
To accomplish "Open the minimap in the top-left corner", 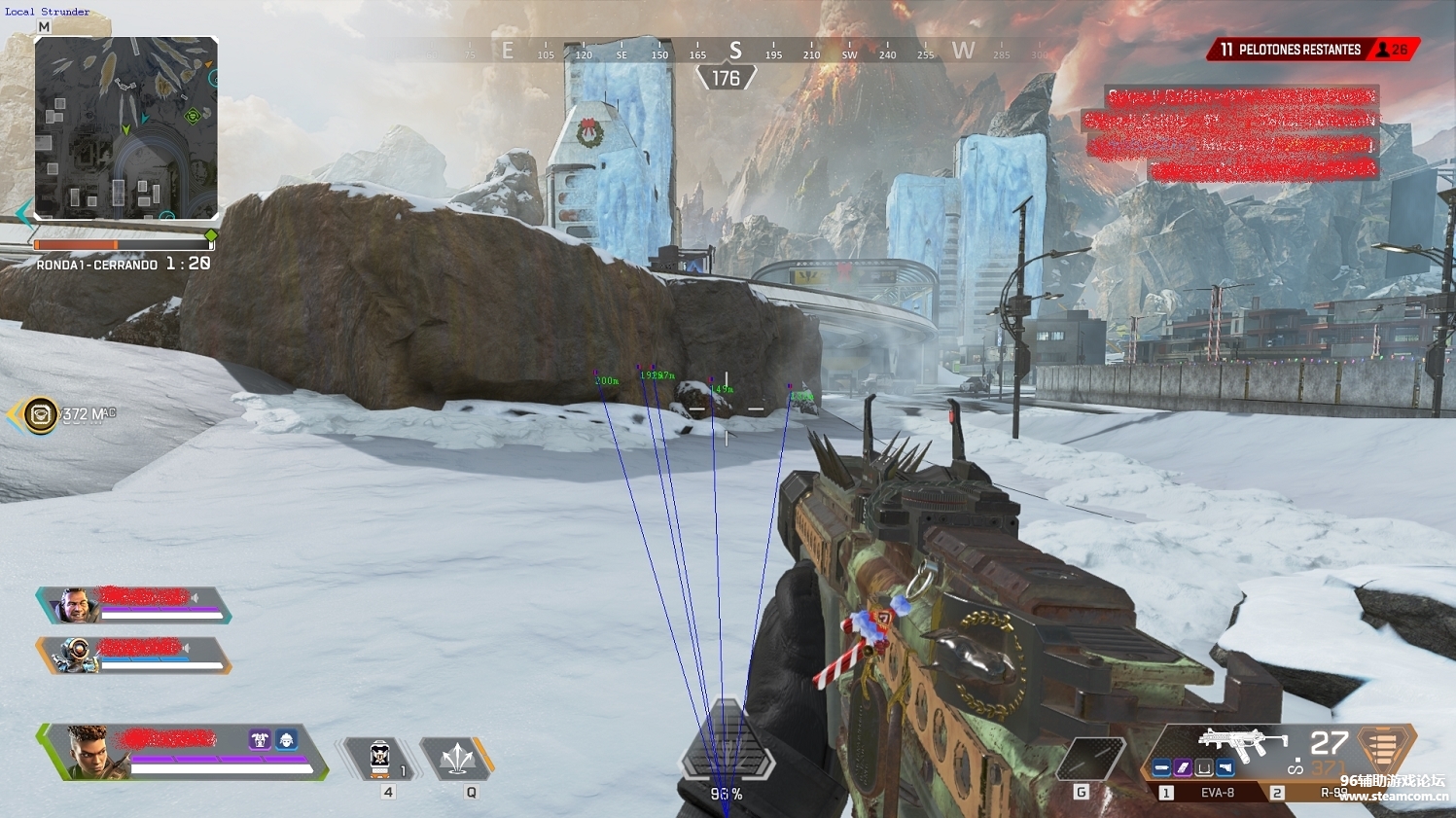I will tap(125, 127).
